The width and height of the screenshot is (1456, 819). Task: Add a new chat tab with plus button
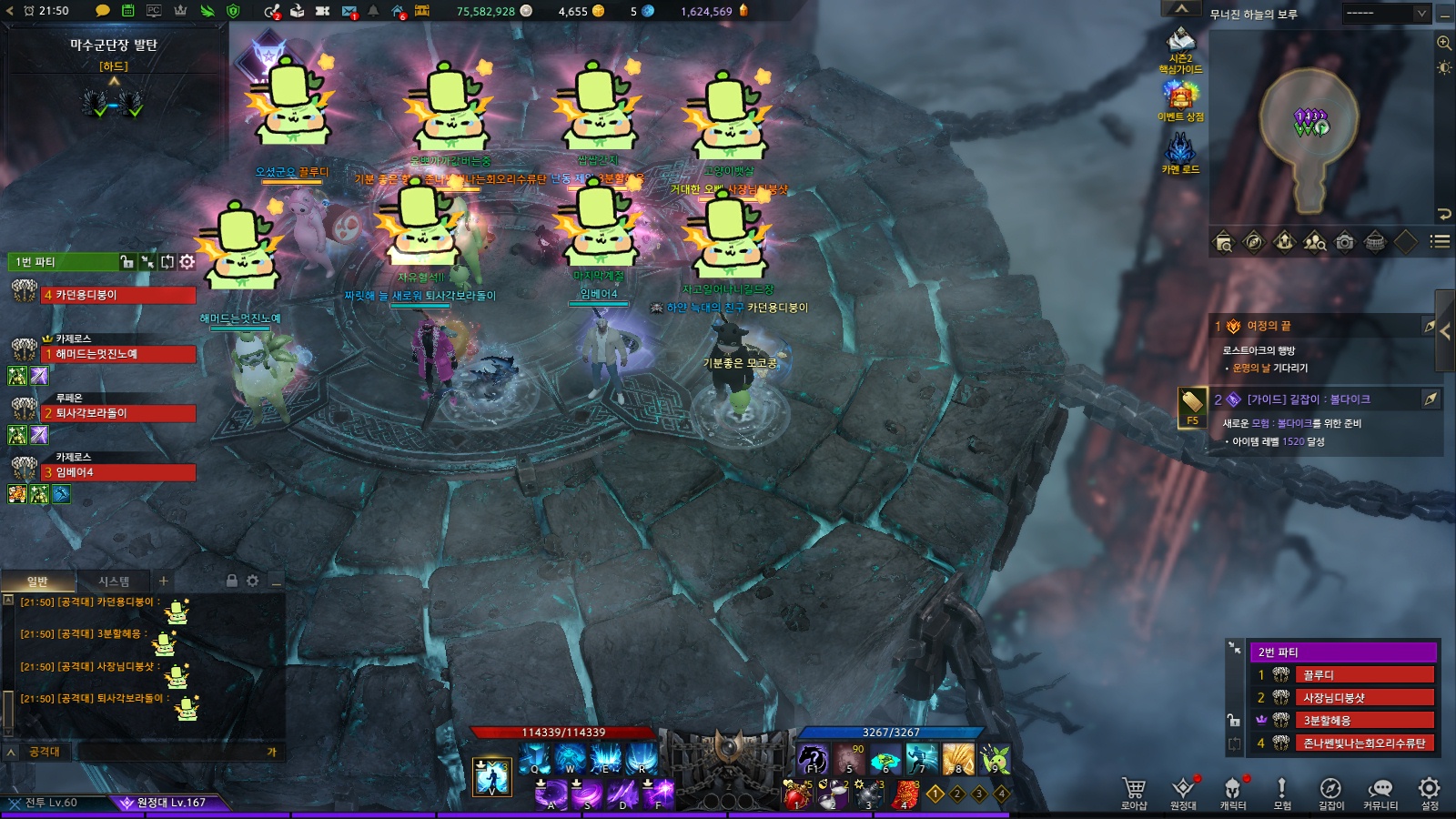164,581
